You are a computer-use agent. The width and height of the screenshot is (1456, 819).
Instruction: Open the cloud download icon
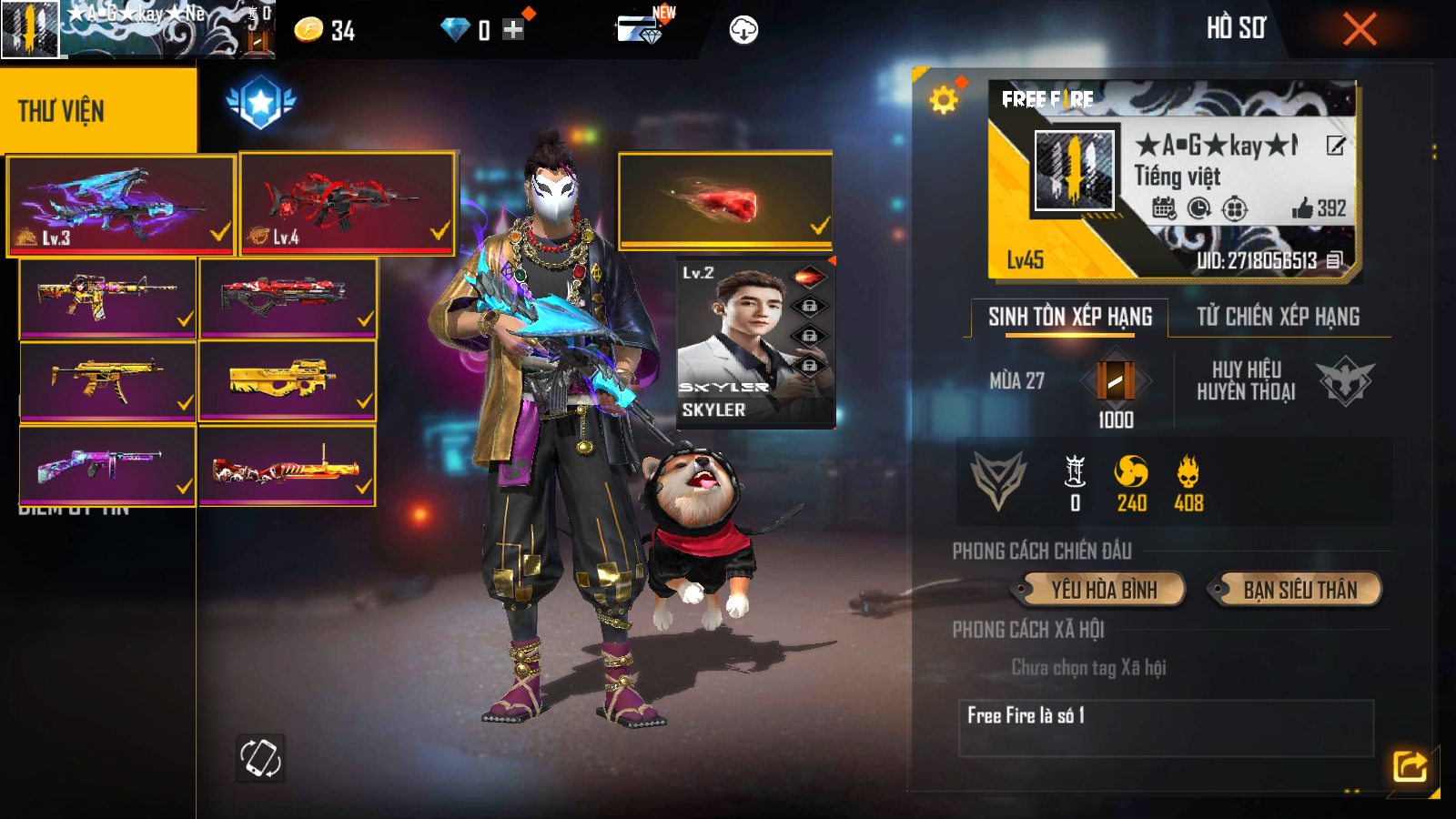(x=743, y=30)
